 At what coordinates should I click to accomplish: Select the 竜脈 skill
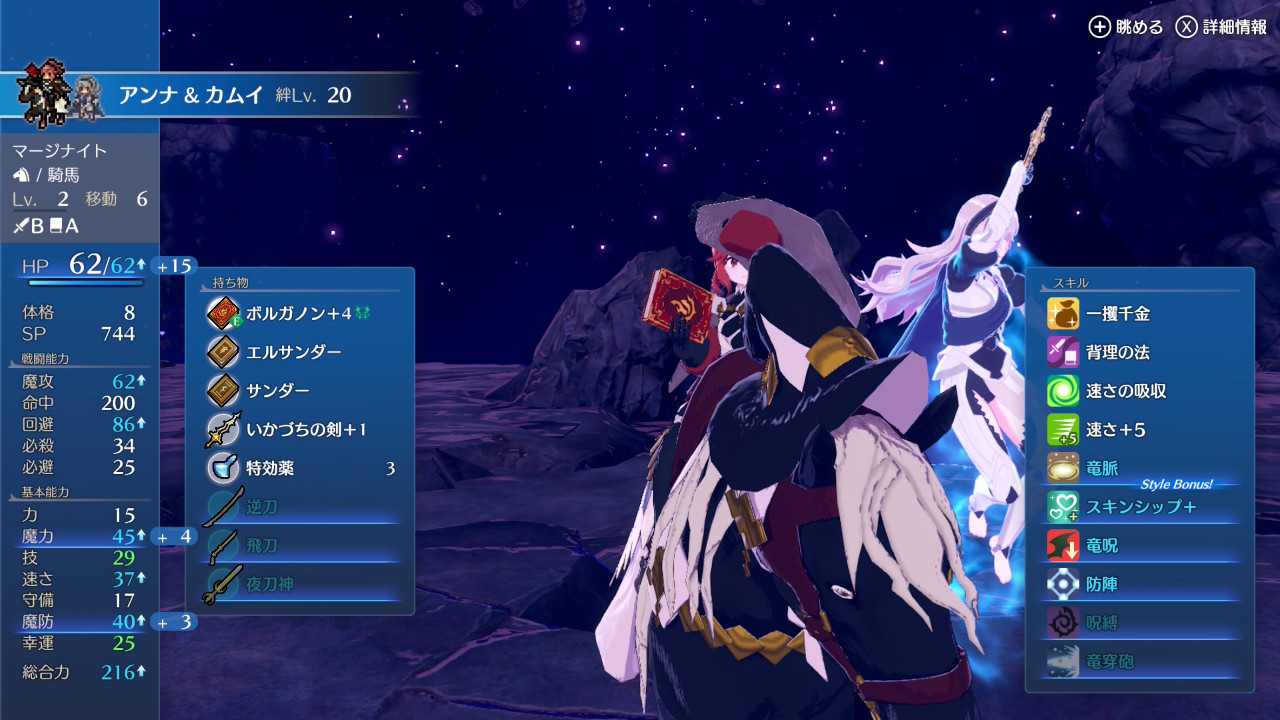[x=1102, y=468]
